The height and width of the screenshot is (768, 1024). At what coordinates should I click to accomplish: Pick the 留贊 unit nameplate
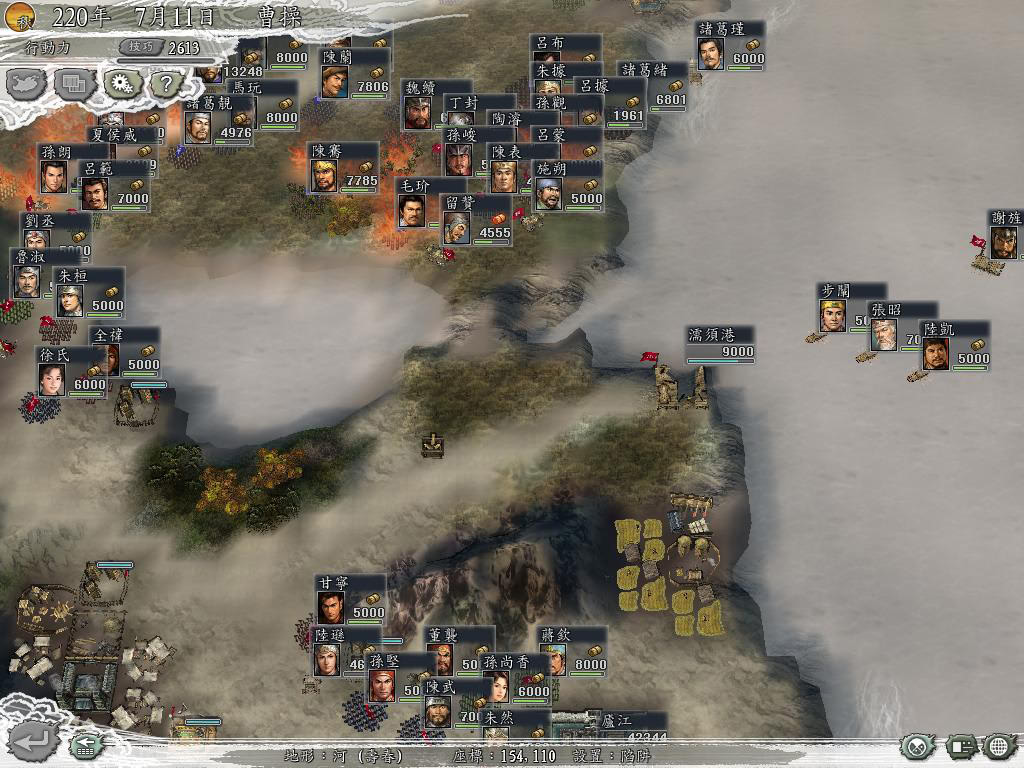[476, 219]
